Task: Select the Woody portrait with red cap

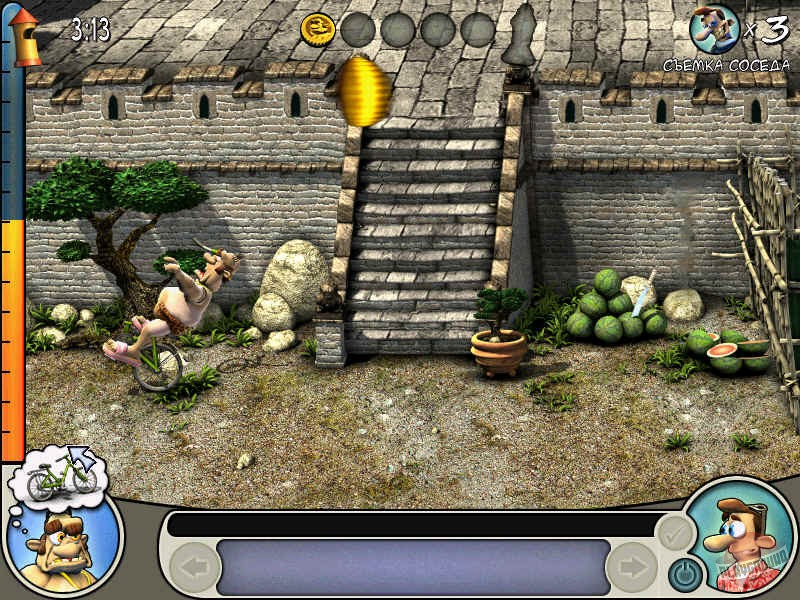Action: click(742, 540)
